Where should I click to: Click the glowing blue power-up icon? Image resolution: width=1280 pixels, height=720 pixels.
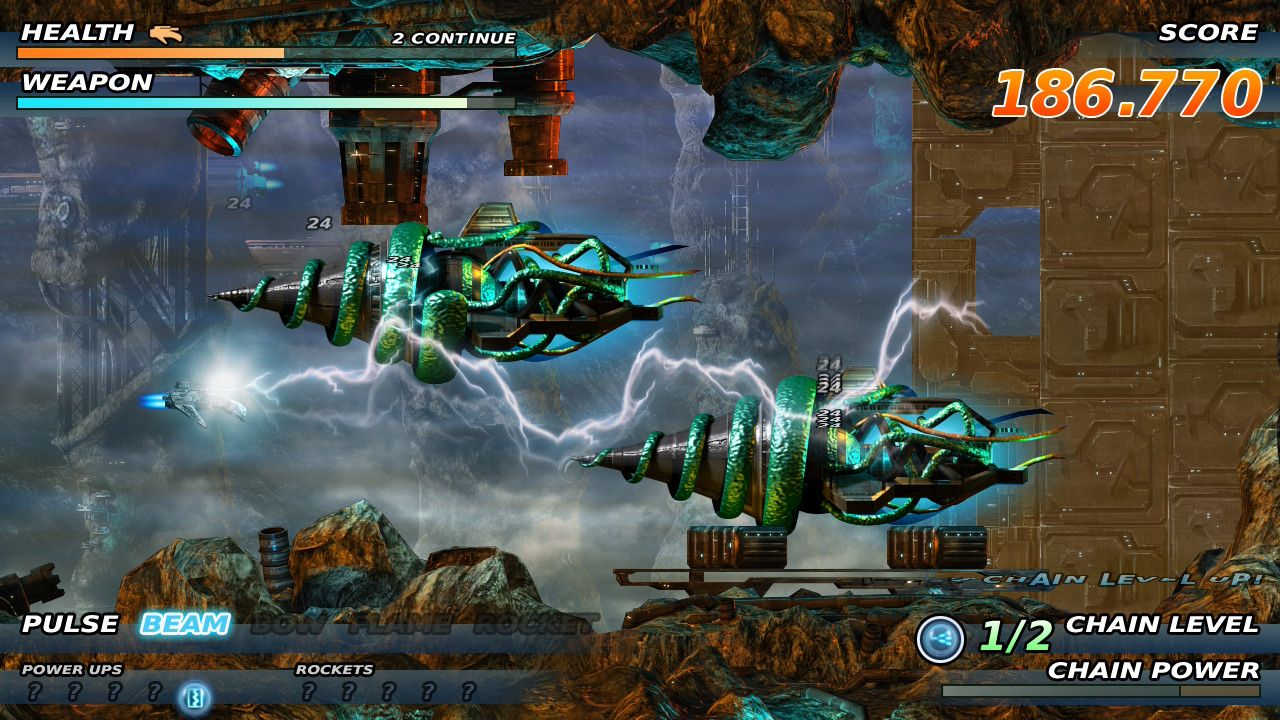point(193,694)
